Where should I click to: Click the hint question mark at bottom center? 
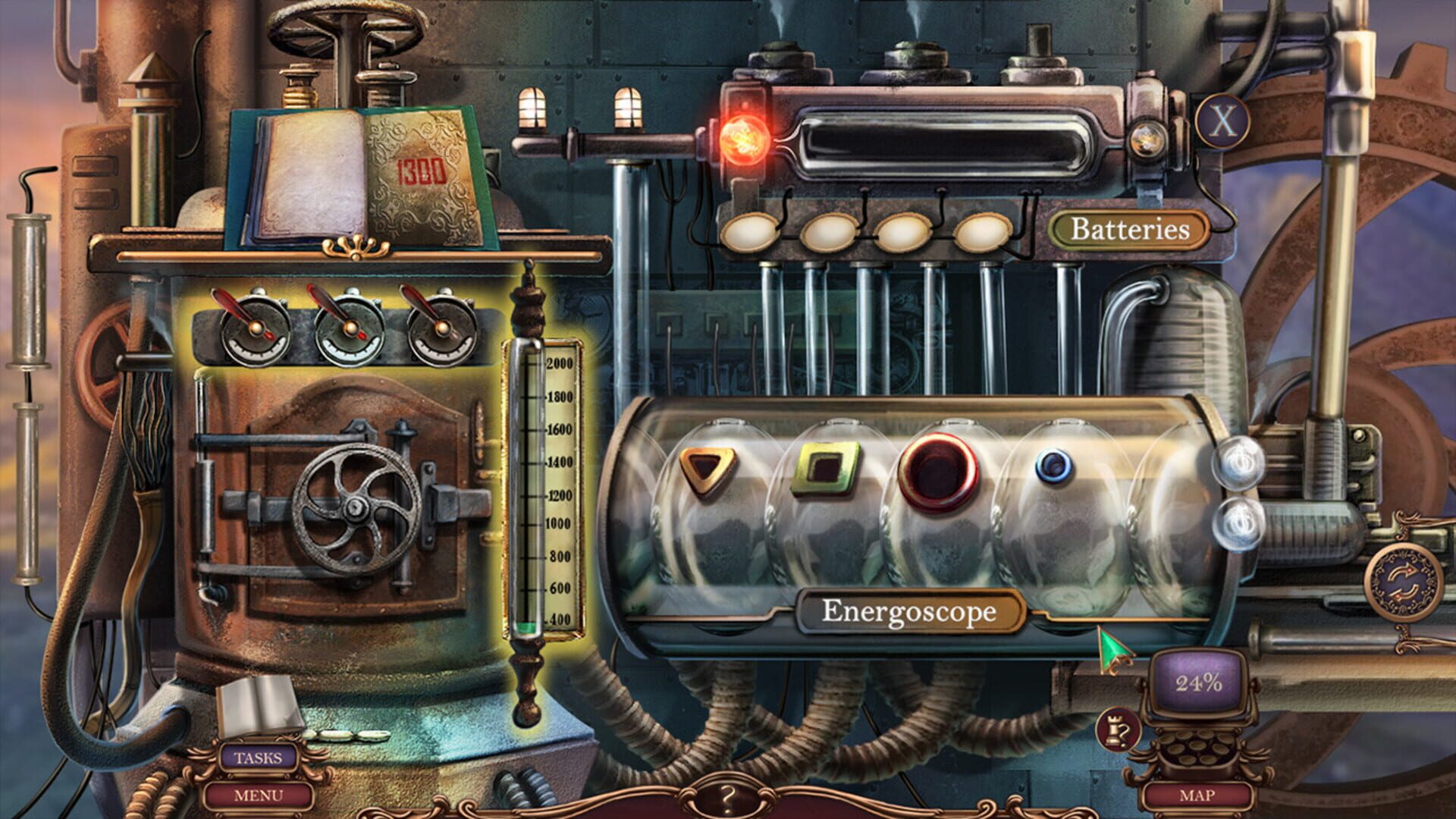coord(728,796)
